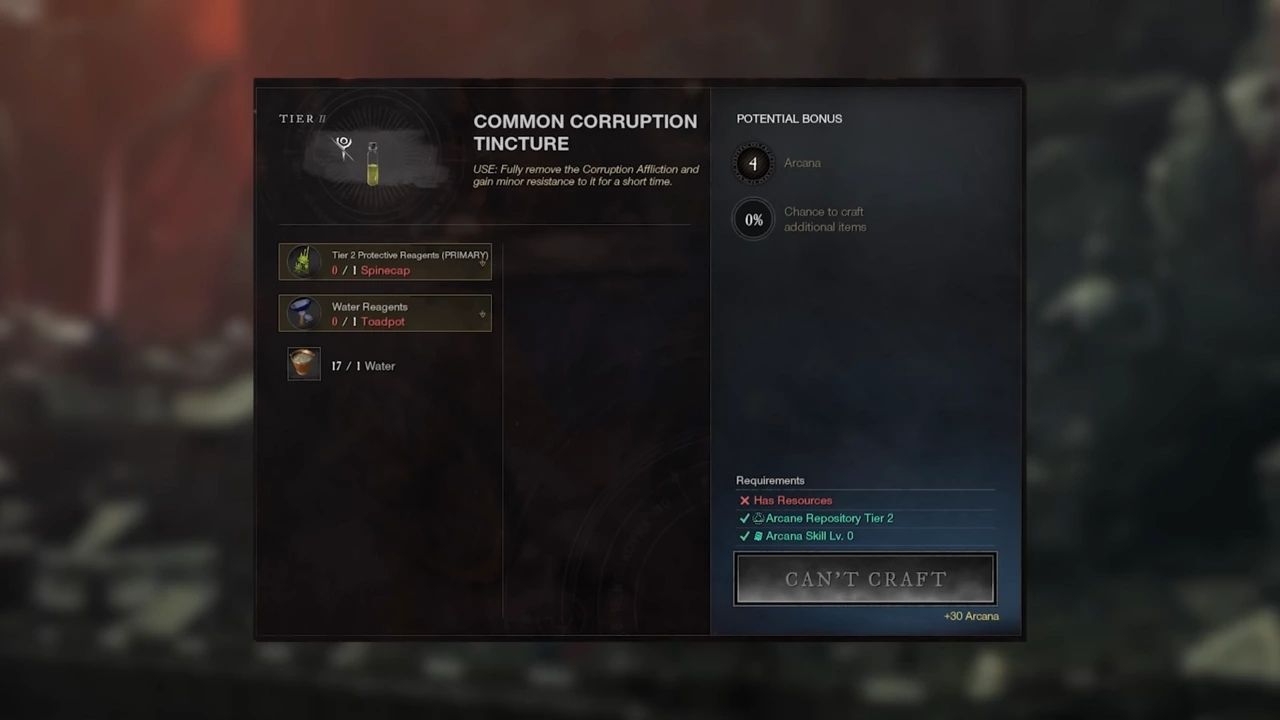Select the Spinecap reagent icon
This screenshot has width=1280, height=720.
tap(303, 261)
